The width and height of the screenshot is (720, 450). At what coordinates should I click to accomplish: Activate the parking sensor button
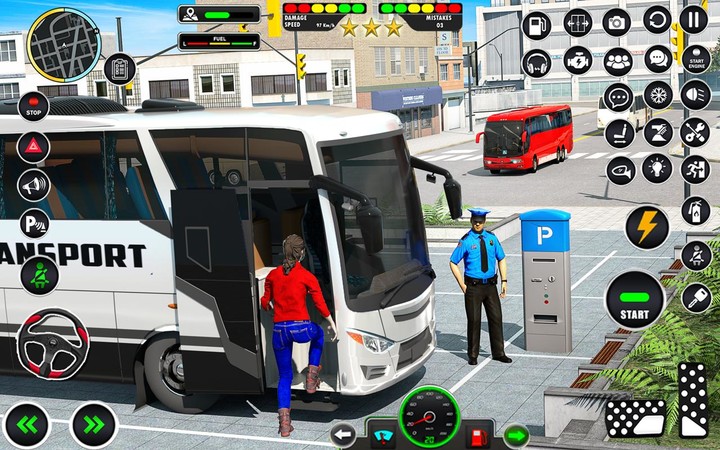[35, 224]
